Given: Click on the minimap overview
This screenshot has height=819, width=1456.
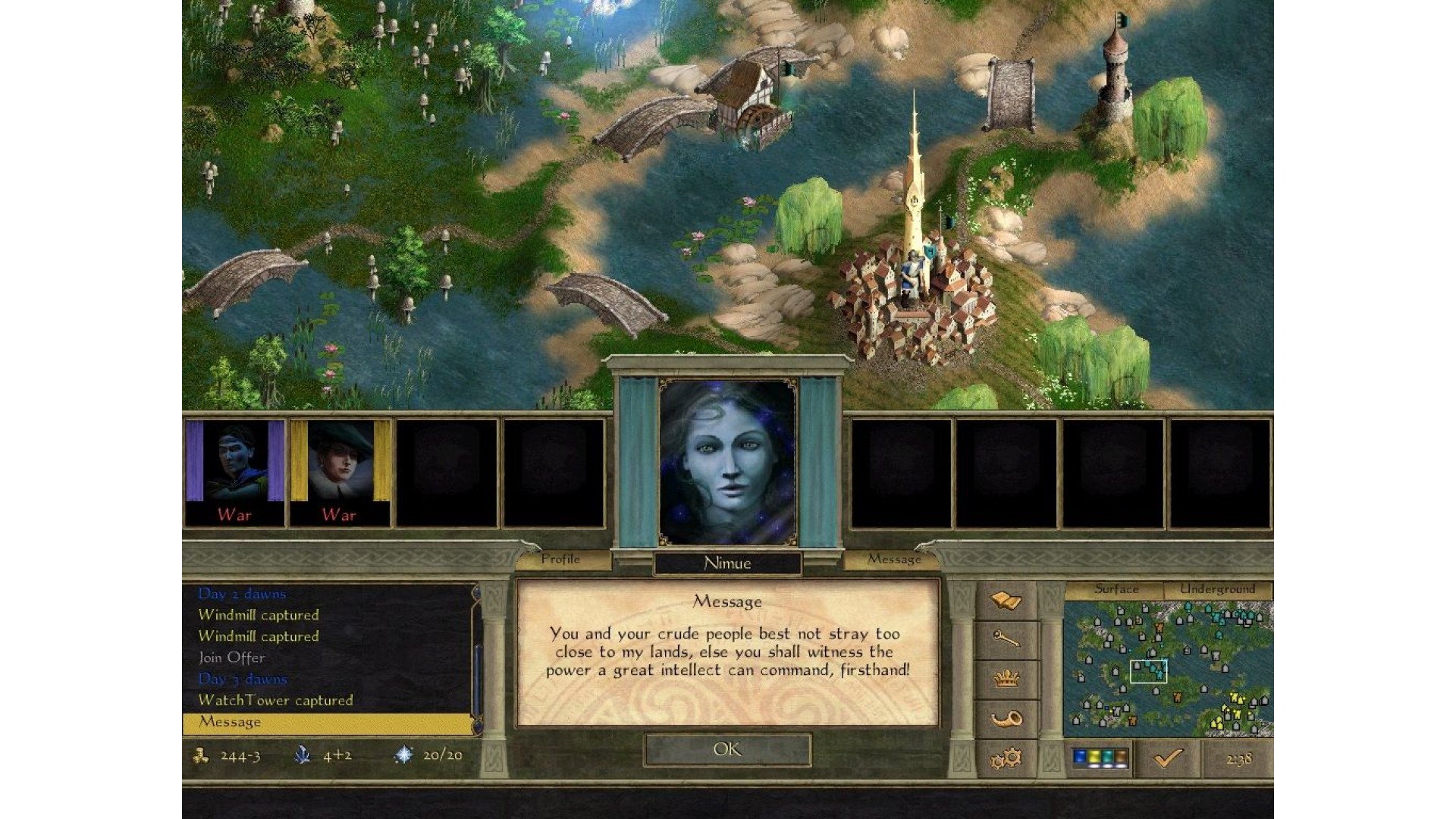Looking at the screenshot, I should 1168,667.
